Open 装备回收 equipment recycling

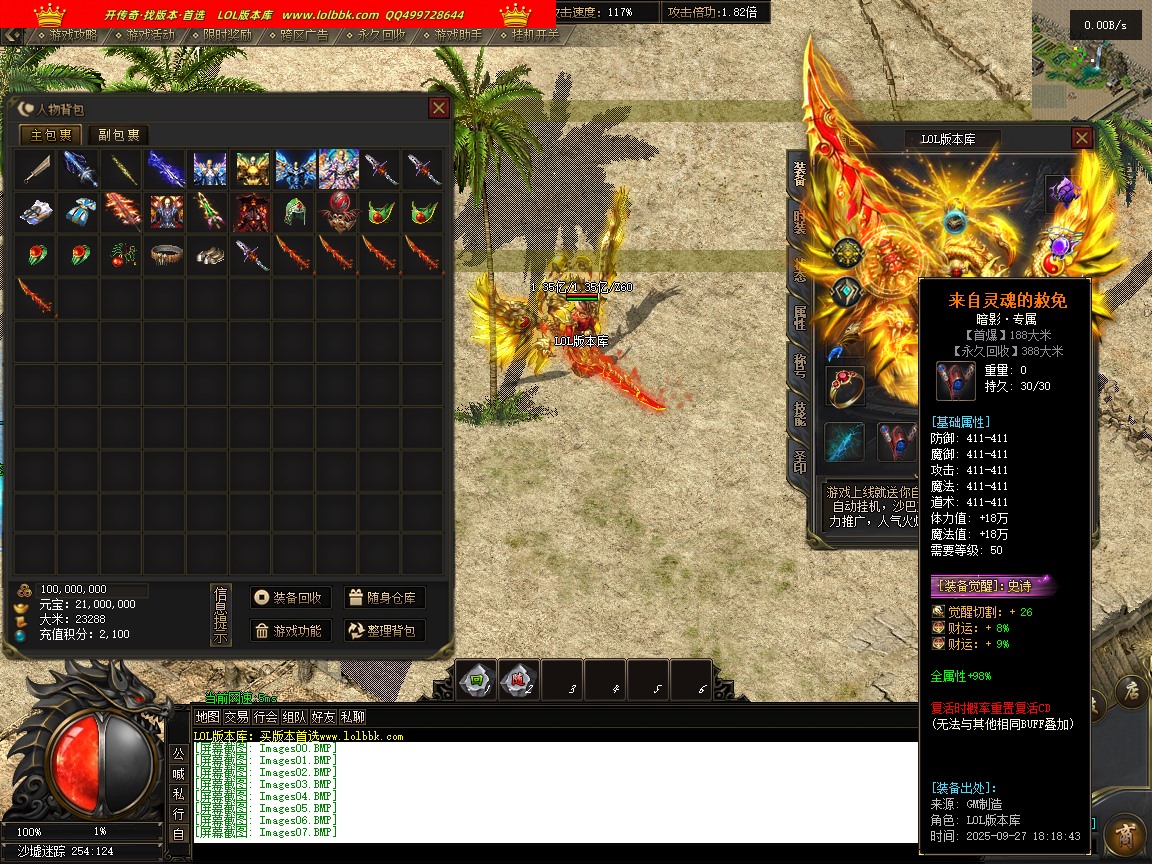click(290, 597)
